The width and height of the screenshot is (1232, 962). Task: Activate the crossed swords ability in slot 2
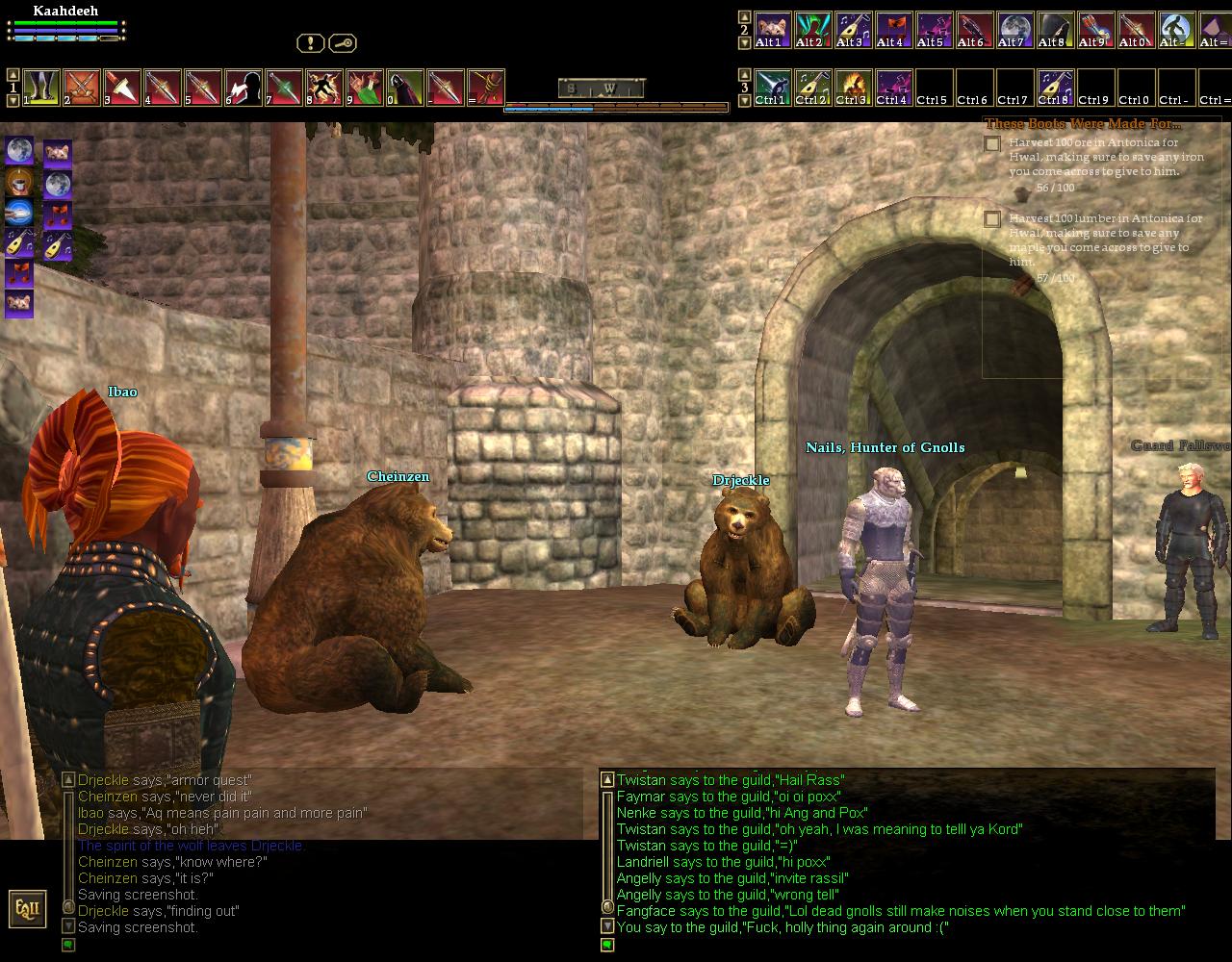click(82, 87)
